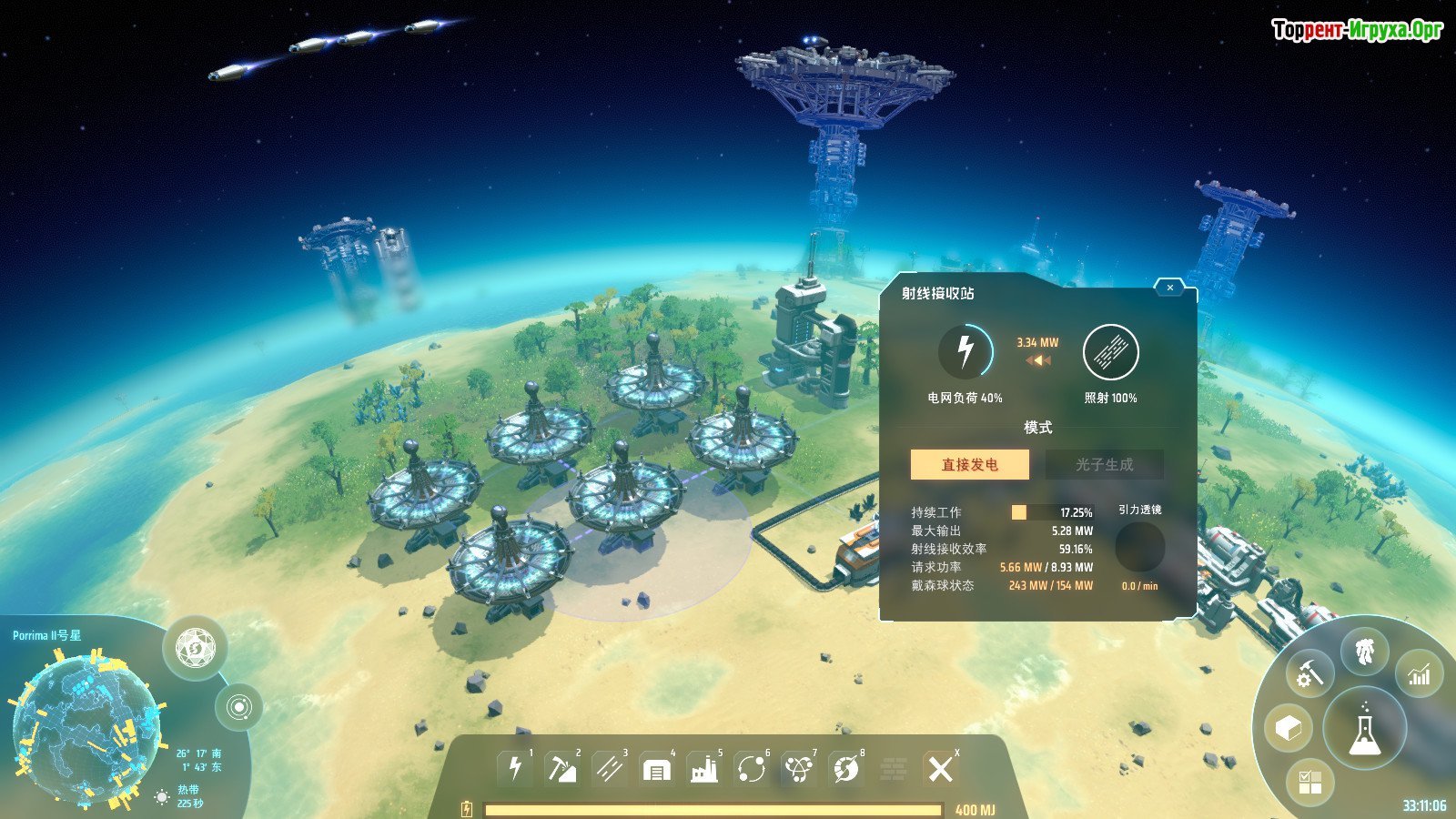Switch to 光子生成 mode
Viewport: 1456px width, 819px height.
pyautogui.click(x=1104, y=464)
